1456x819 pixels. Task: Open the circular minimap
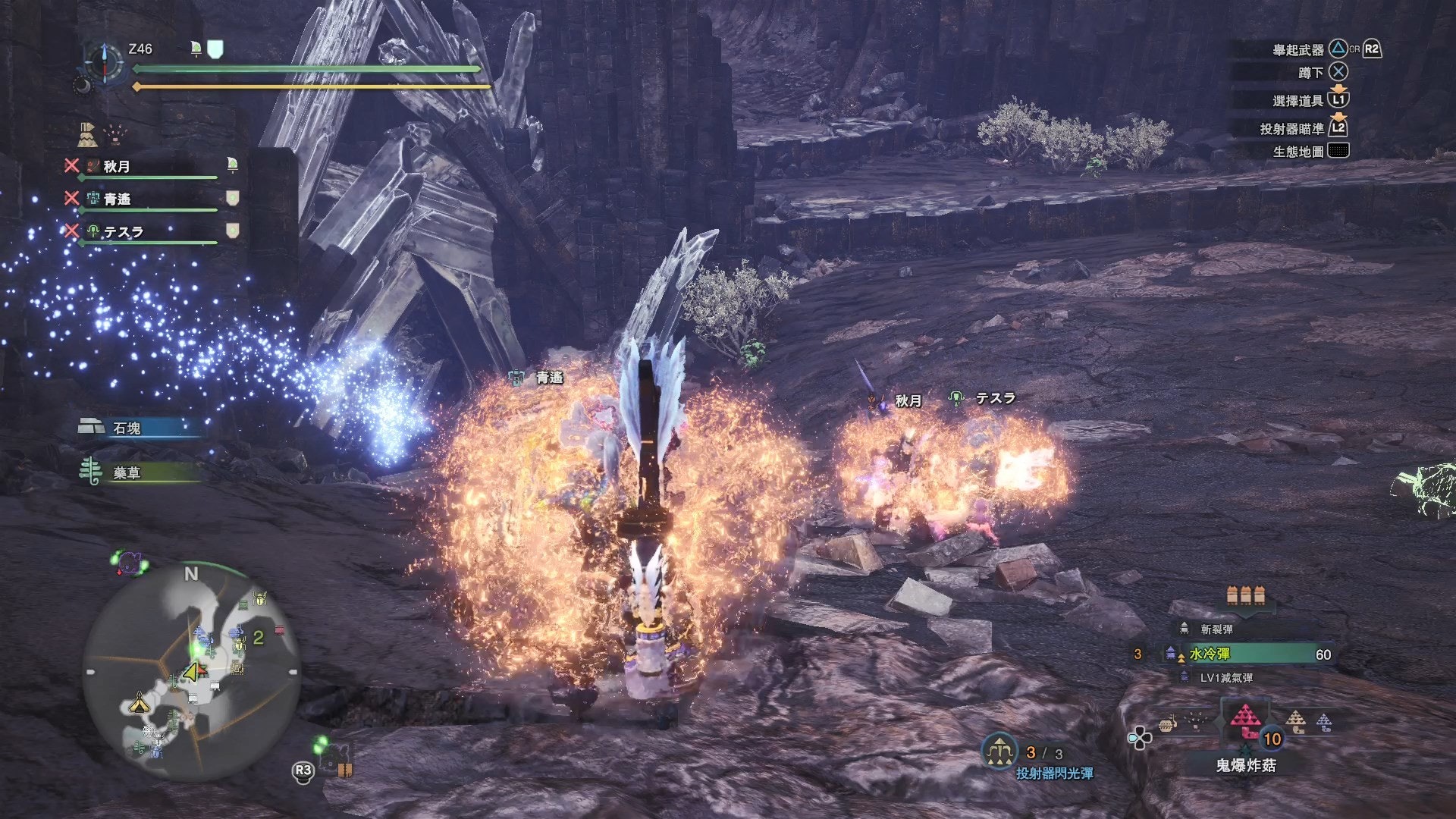tap(191, 672)
